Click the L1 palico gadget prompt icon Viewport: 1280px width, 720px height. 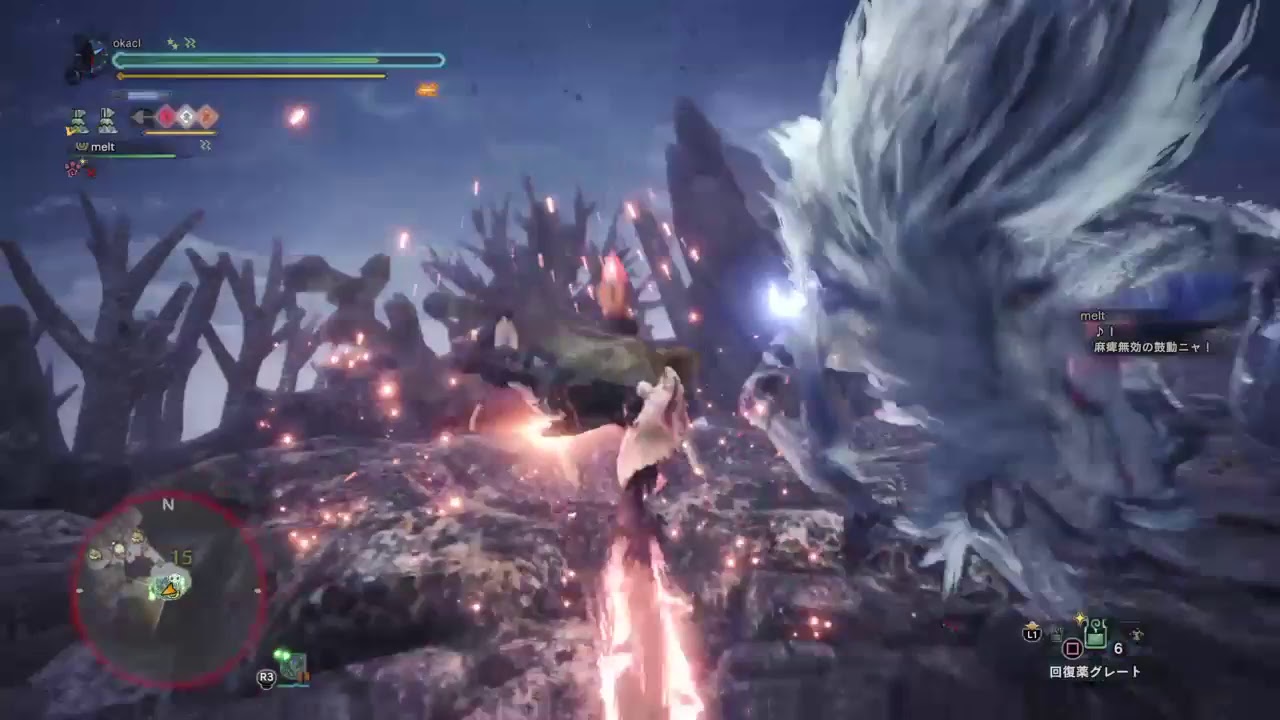pyautogui.click(x=1034, y=635)
